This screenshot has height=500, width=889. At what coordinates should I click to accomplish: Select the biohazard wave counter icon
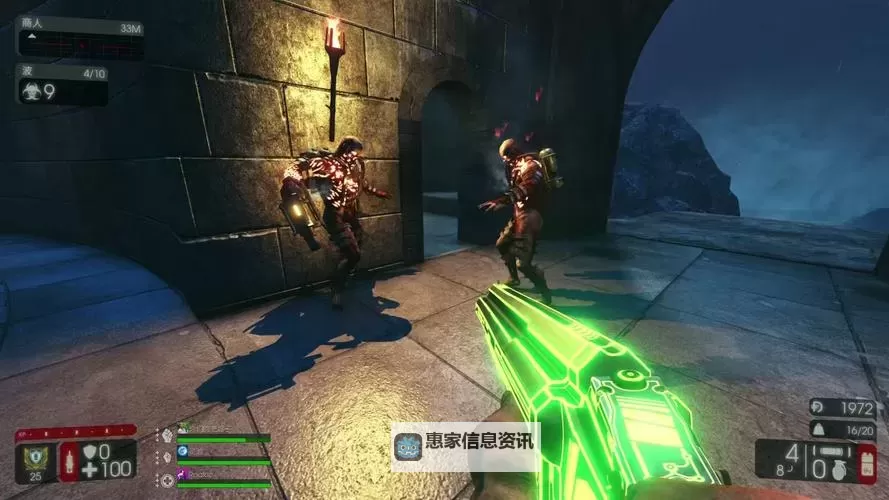pos(30,91)
